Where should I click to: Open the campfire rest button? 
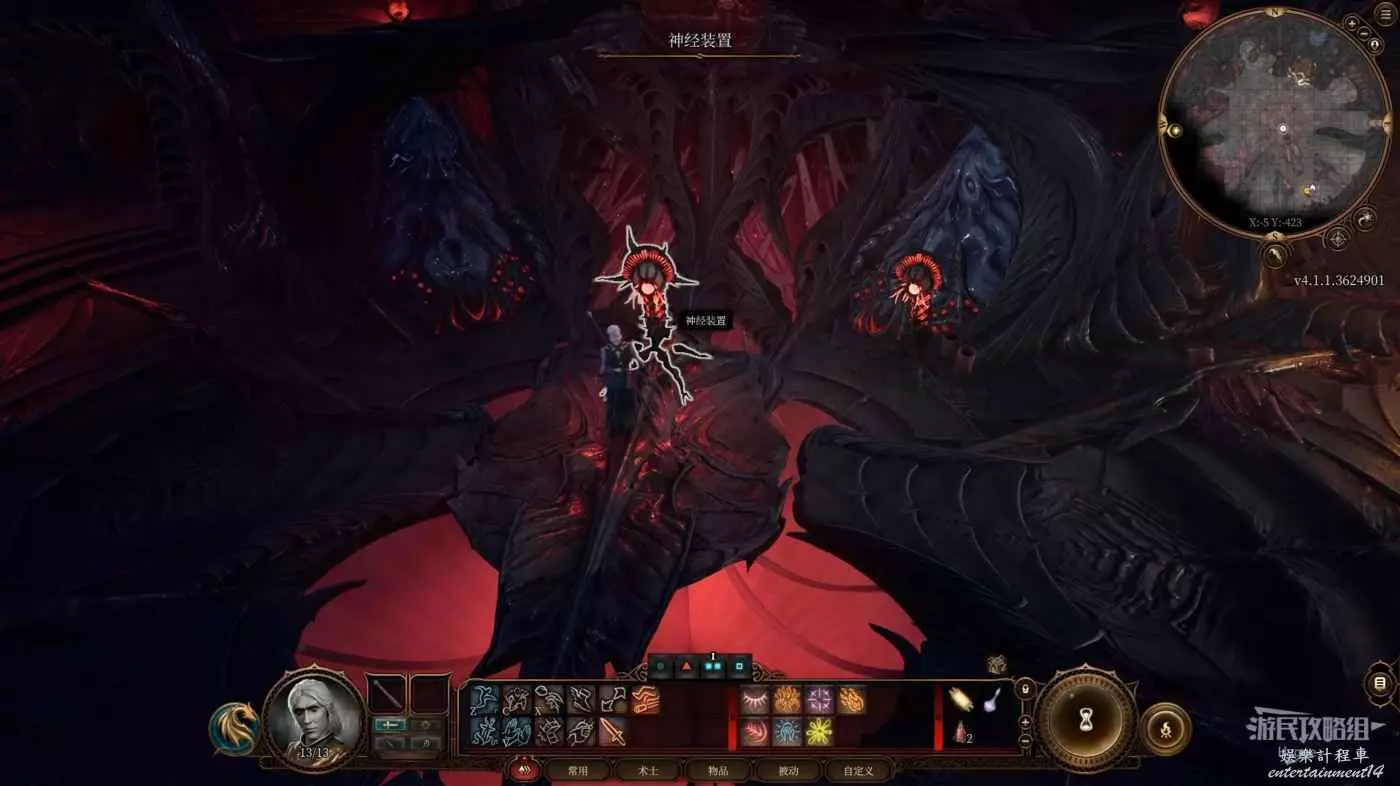(1165, 729)
